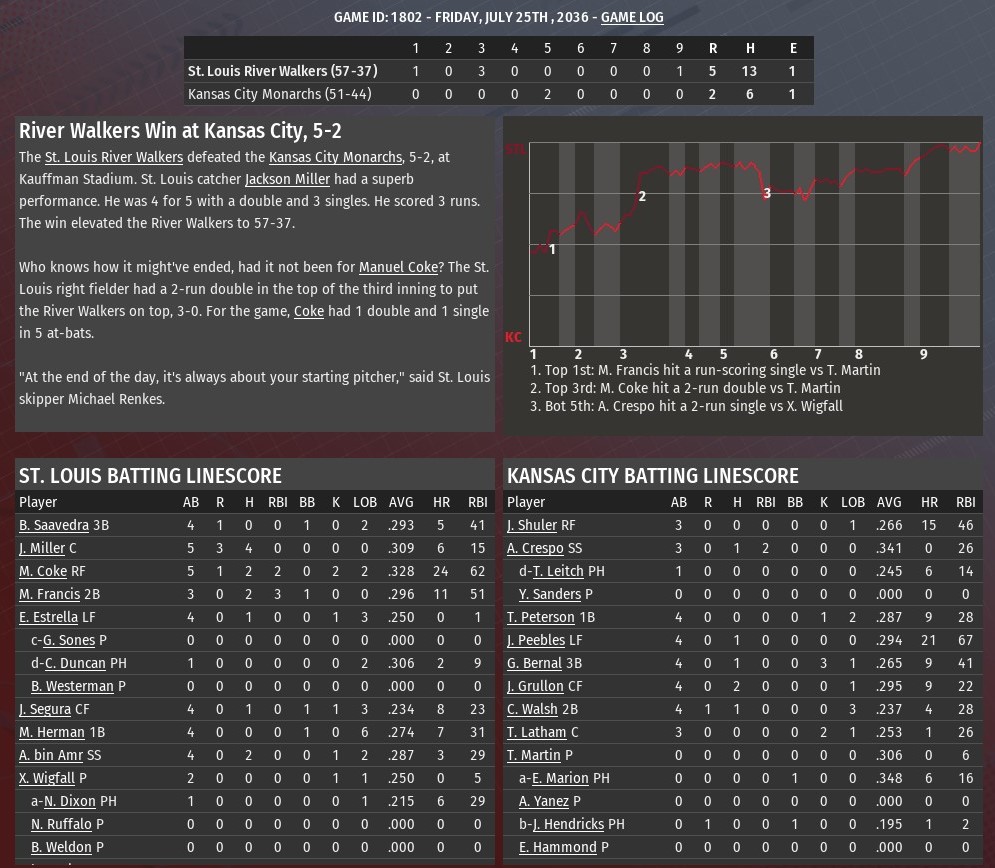Viewport: 995px width, 868px height.
Task: Select G. Bernal in the batting linescore
Action: tap(534, 663)
